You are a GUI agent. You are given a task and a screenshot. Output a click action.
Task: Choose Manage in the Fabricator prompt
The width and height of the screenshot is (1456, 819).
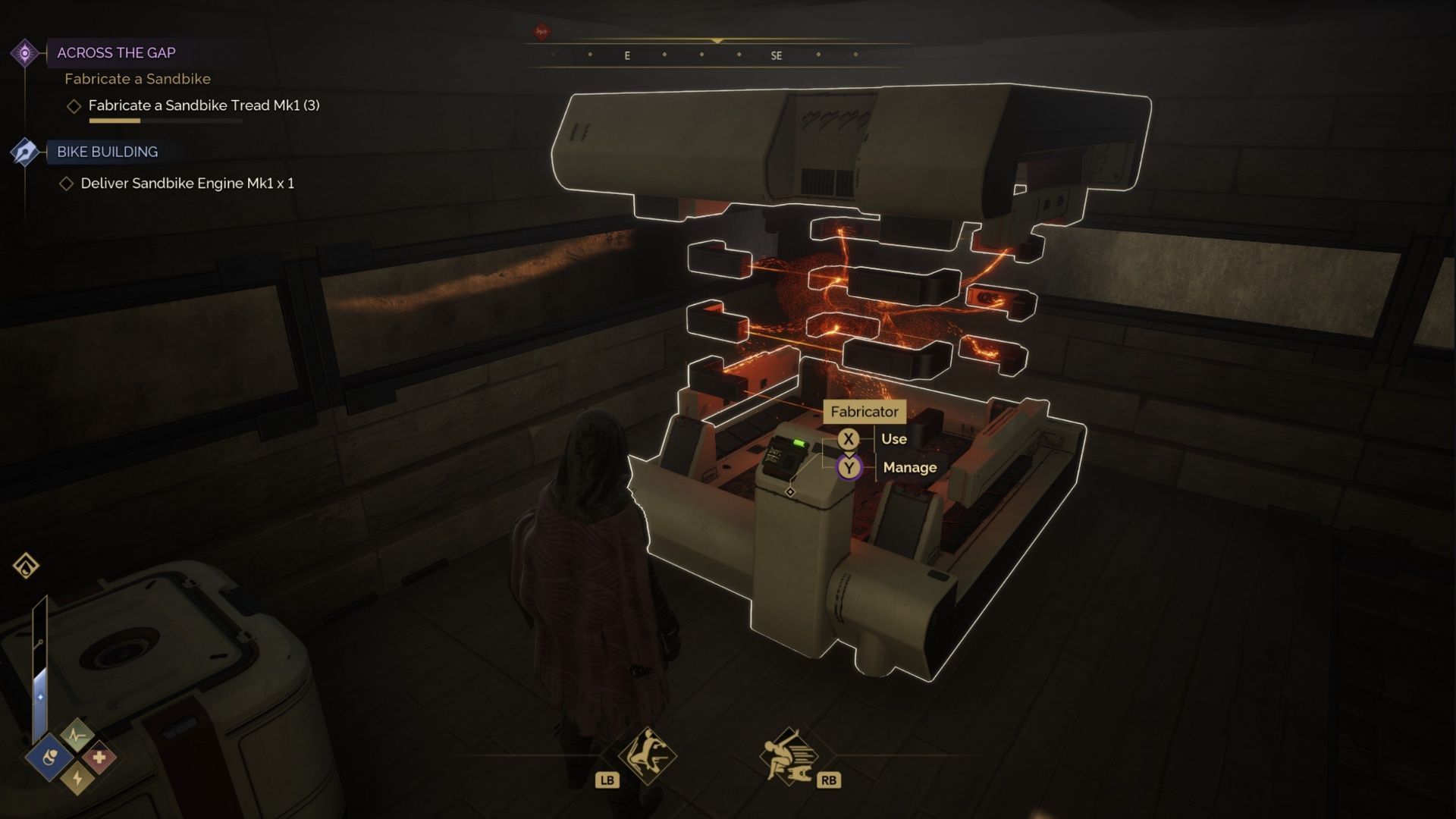tap(908, 467)
